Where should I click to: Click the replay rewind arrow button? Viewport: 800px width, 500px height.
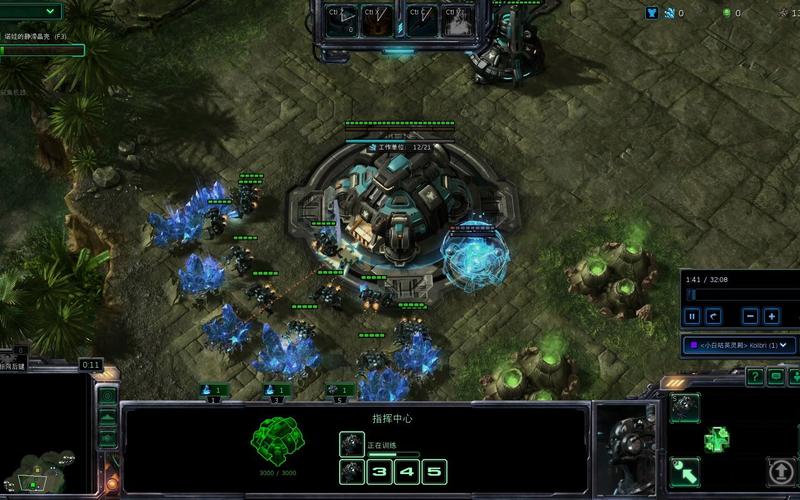tap(713, 316)
